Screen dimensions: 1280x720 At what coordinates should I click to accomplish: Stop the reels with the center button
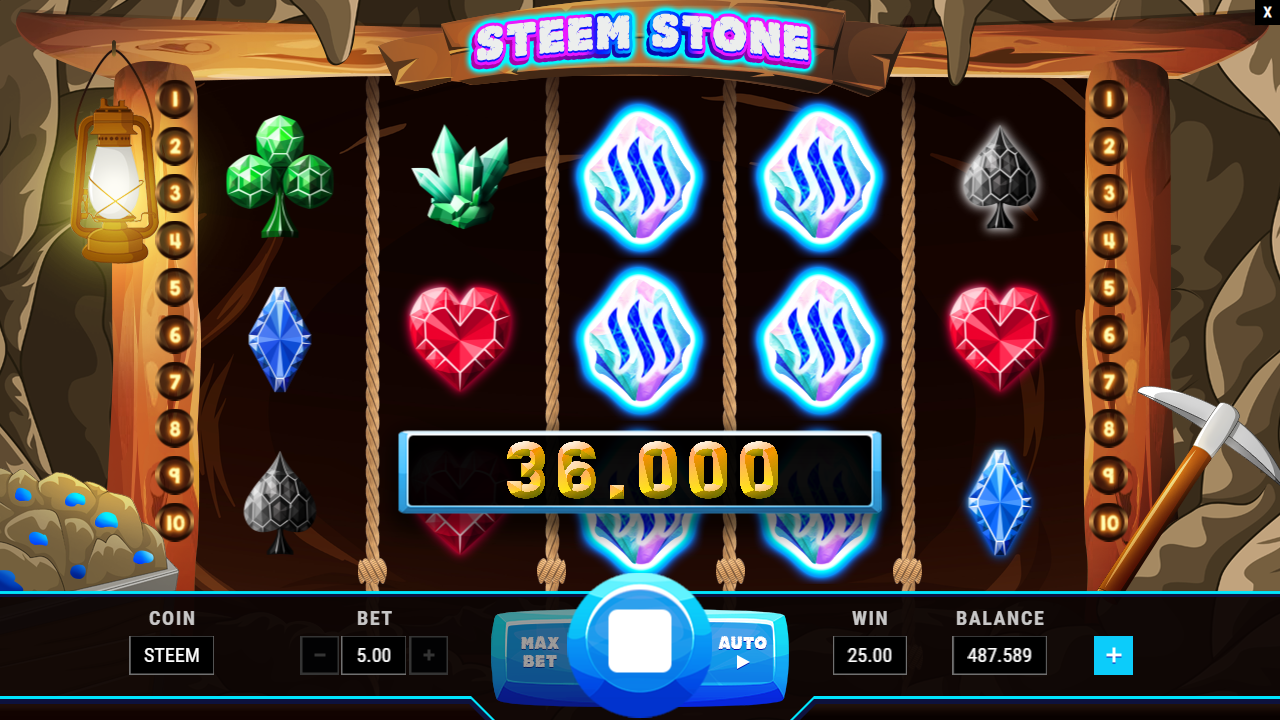pyautogui.click(x=640, y=641)
